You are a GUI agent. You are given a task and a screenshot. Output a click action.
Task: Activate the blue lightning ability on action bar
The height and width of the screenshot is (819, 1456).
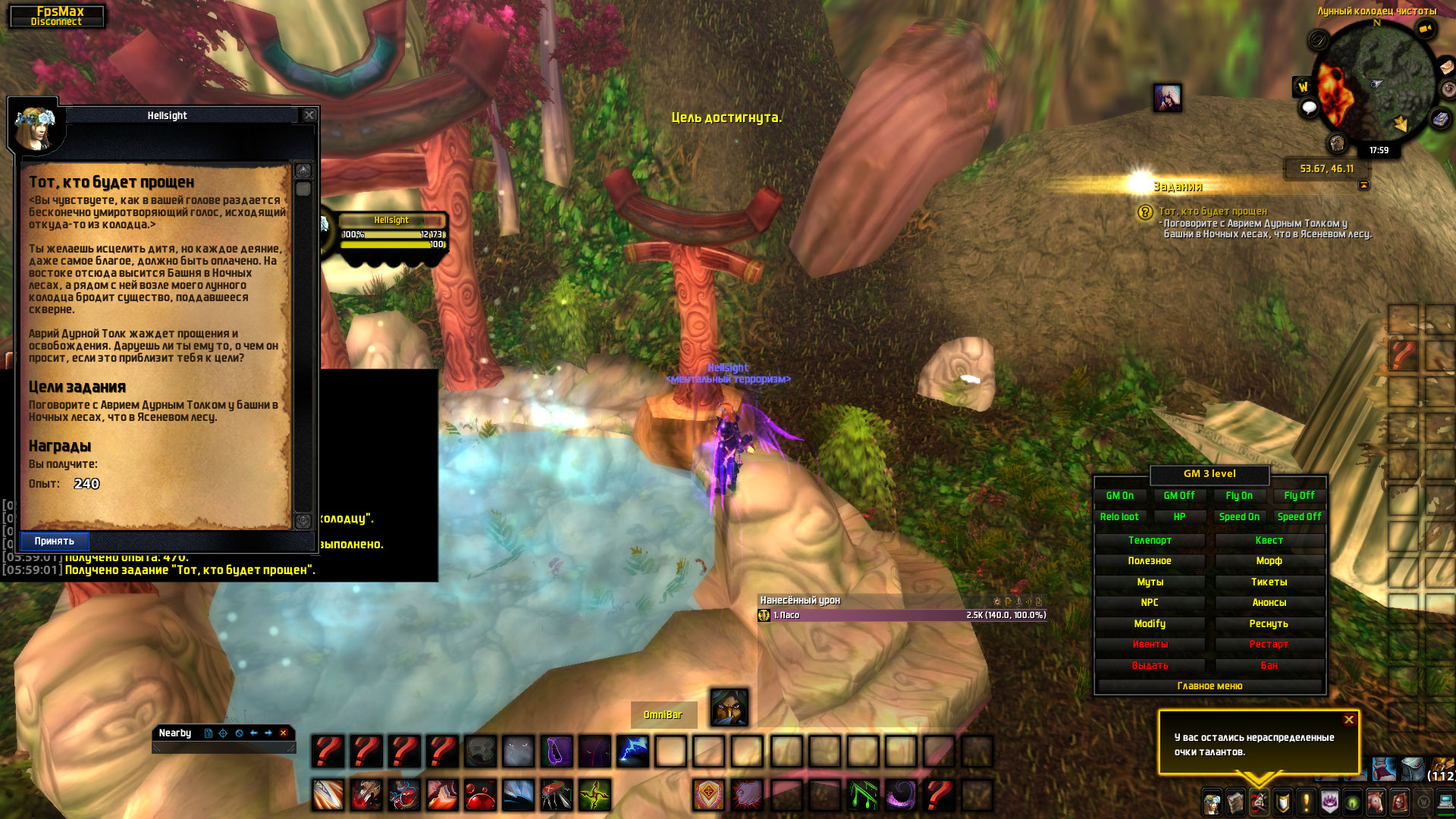(x=632, y=752)
